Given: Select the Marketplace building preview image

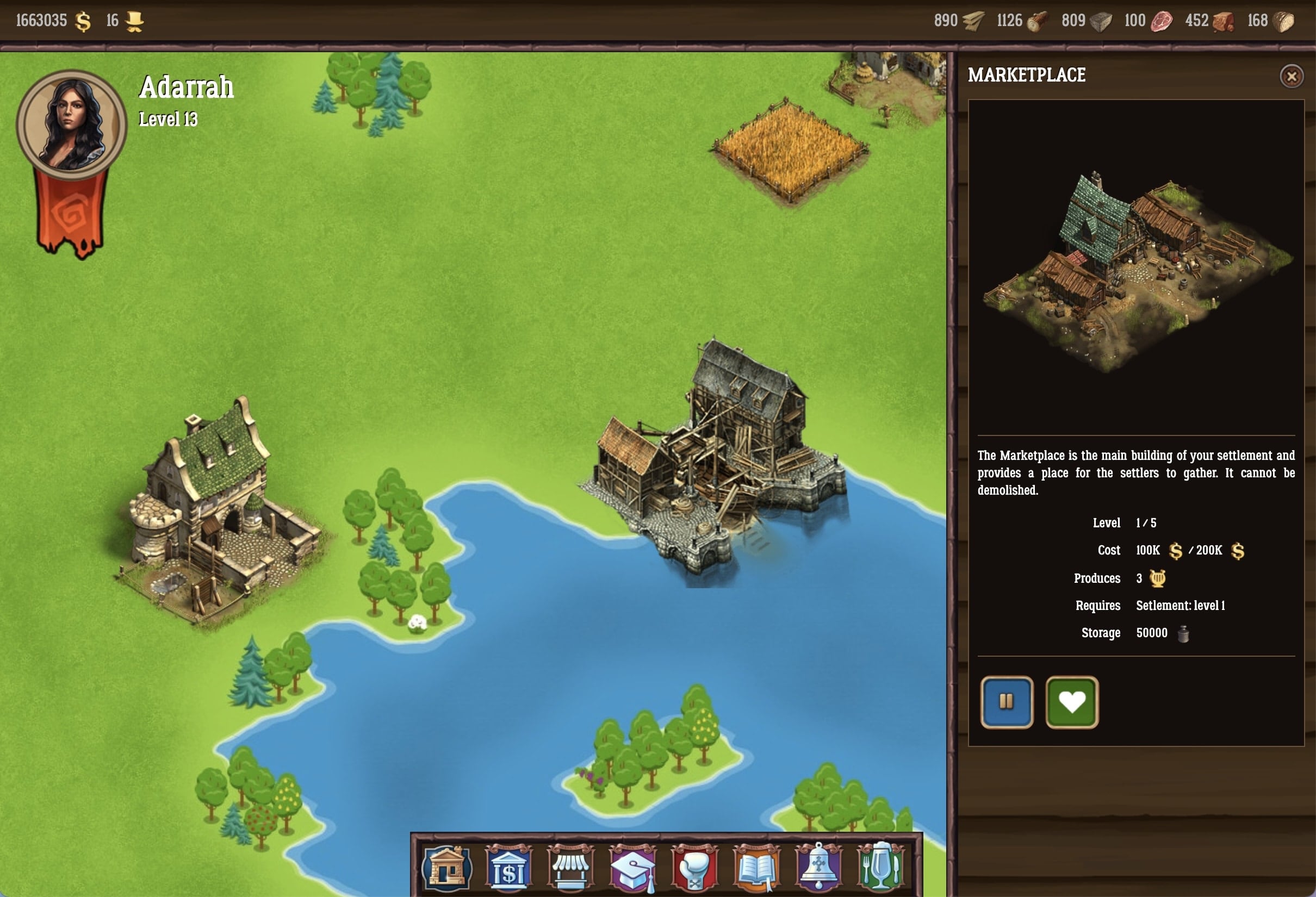Looking at the screenshot, I should pos(1135,267).
